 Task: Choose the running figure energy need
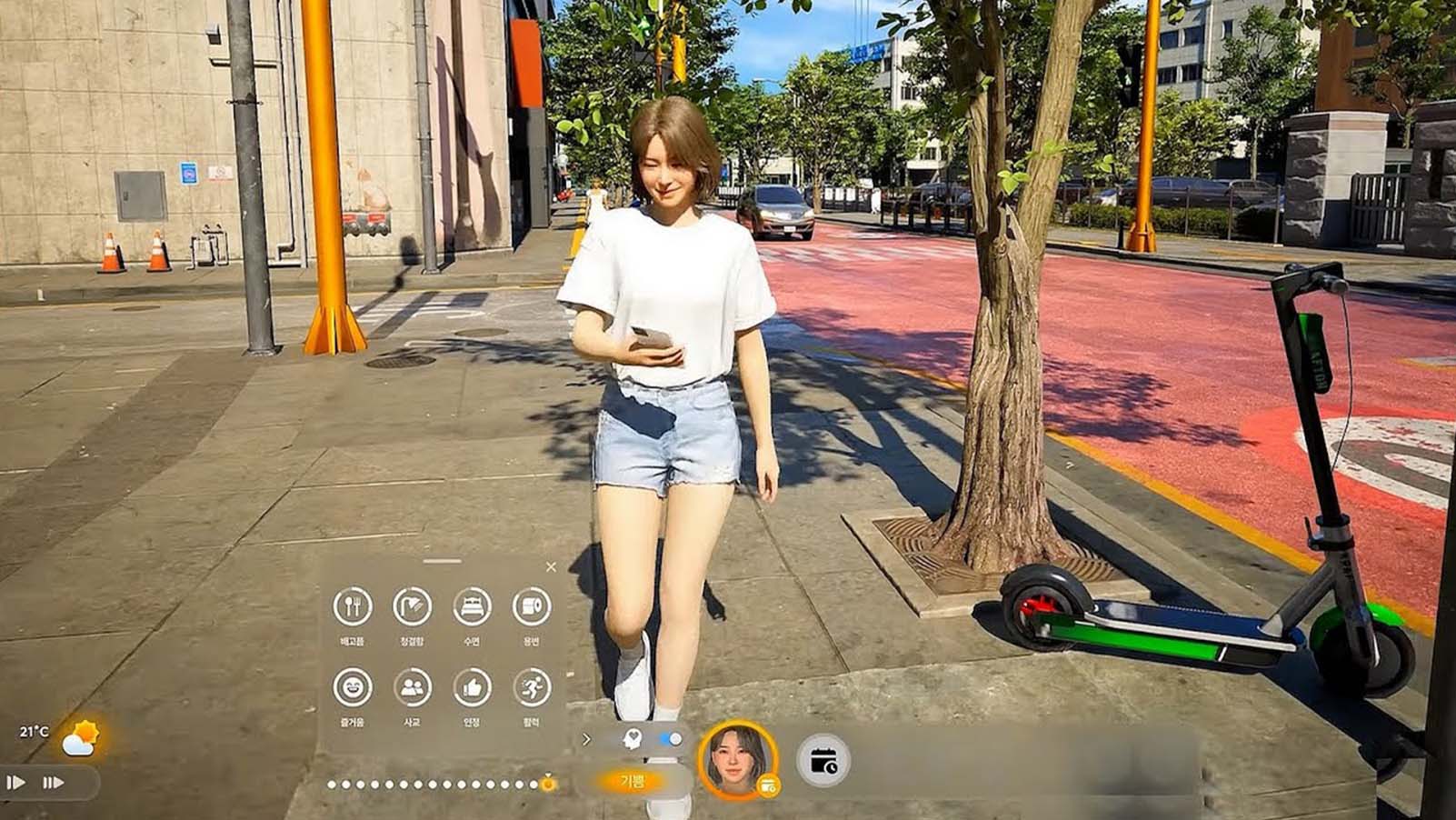(x=532, y=687)
